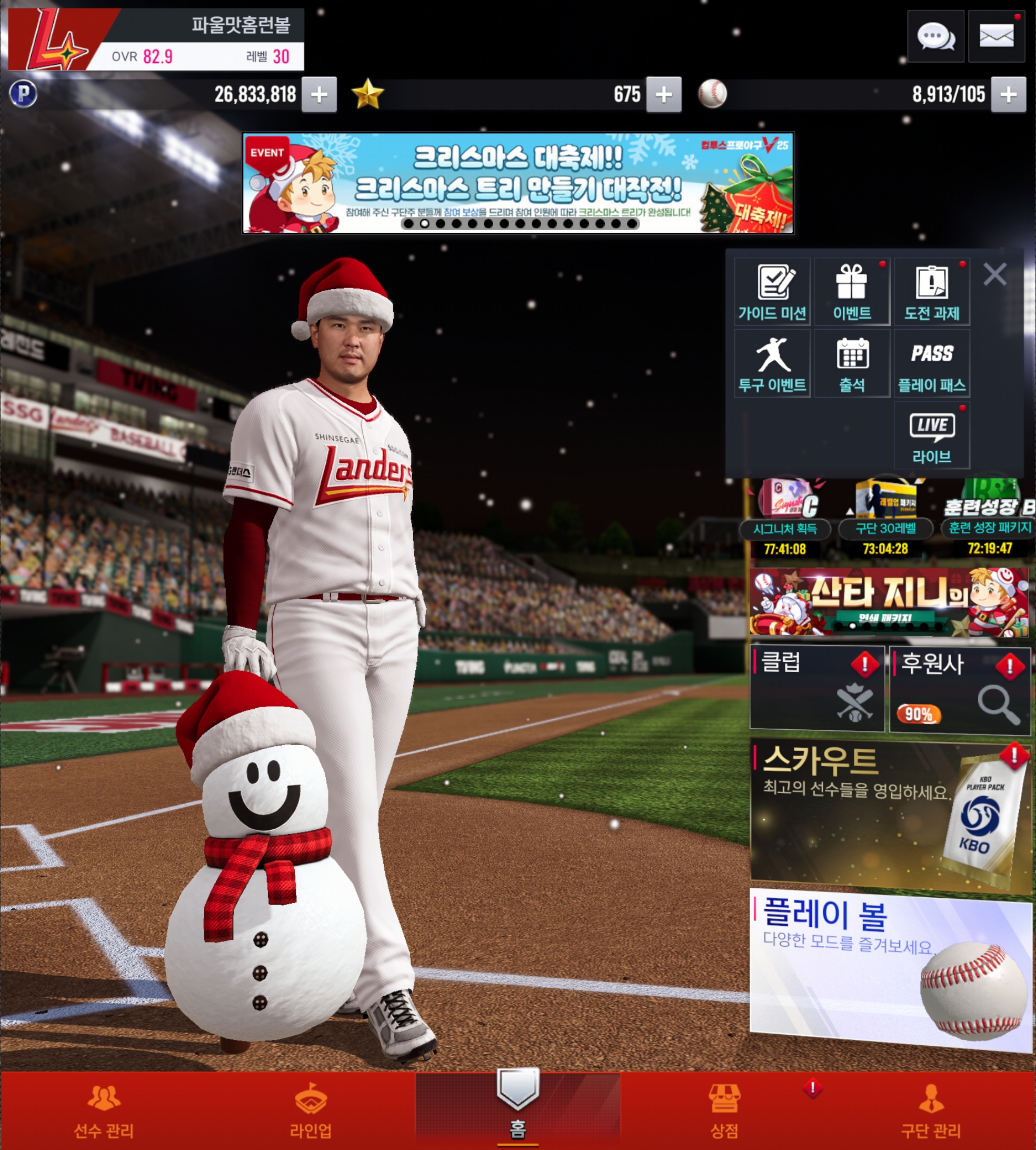
Task: Open the 플레이 패스 PASS menu
Action: click(x=932, y=364)
